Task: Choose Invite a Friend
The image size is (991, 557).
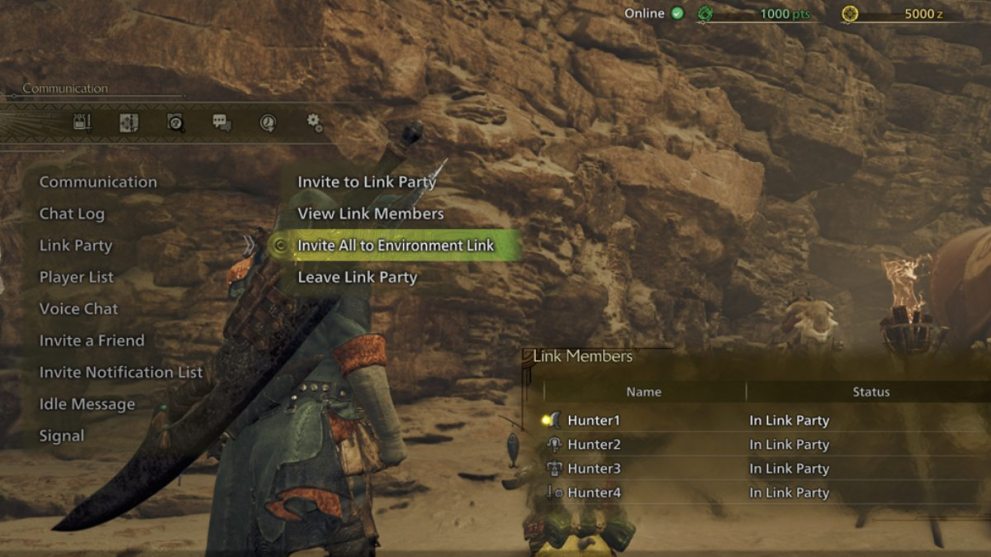Action: pos(92,341)
